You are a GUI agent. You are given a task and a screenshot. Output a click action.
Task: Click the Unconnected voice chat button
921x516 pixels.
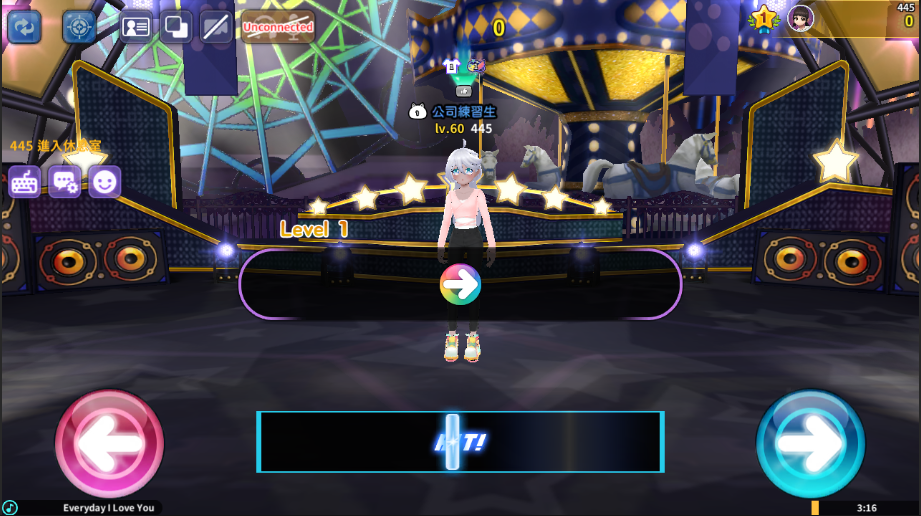point(278,27)
